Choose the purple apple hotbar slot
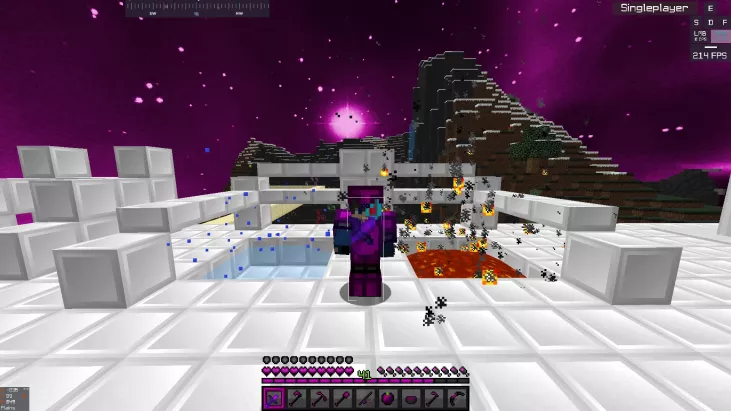 tap(388, 398)
